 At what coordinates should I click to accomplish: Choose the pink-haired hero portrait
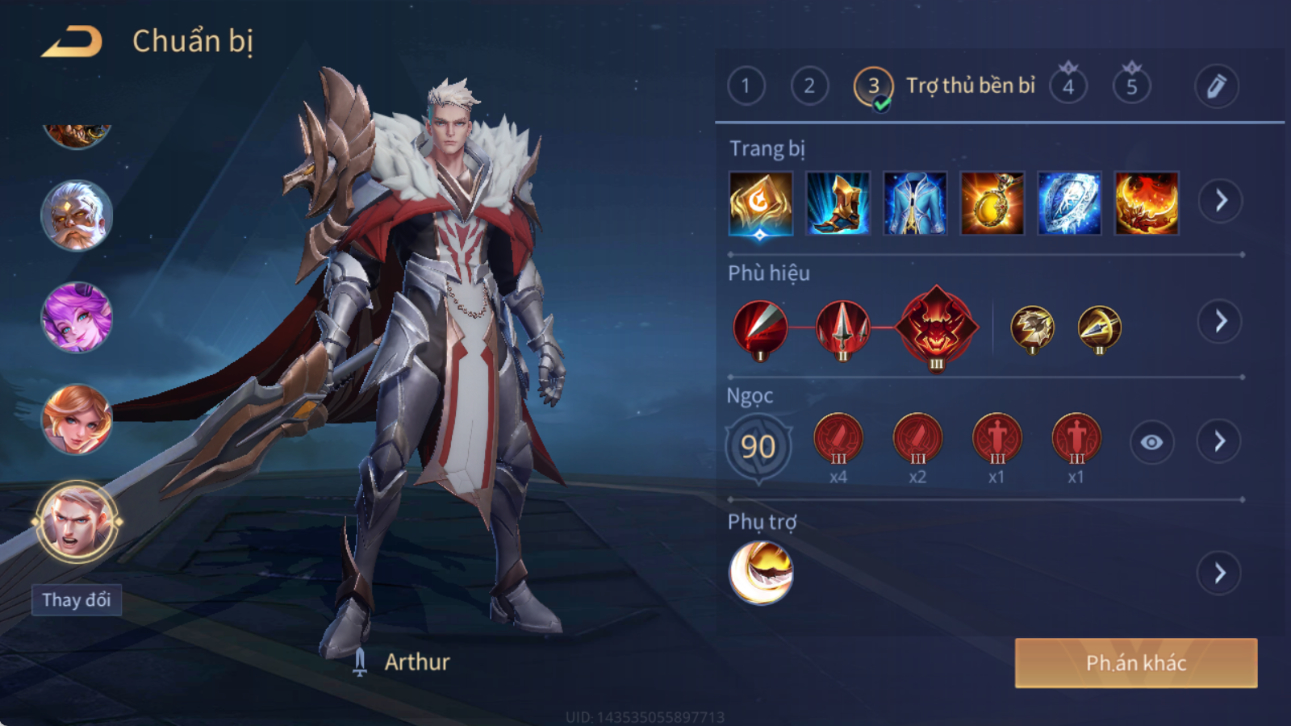pyautogui.click(x=76, y=318)
